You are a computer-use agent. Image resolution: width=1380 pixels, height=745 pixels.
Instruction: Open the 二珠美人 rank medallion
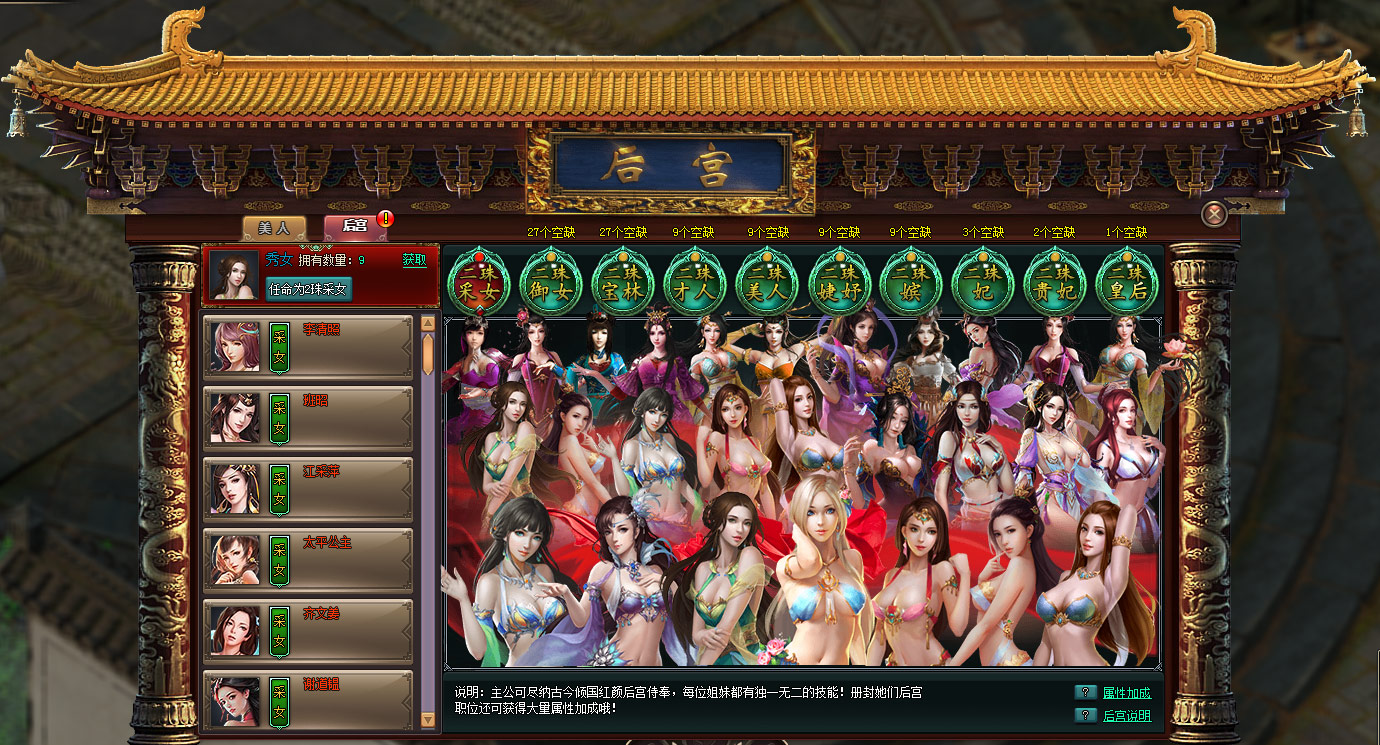766,283
